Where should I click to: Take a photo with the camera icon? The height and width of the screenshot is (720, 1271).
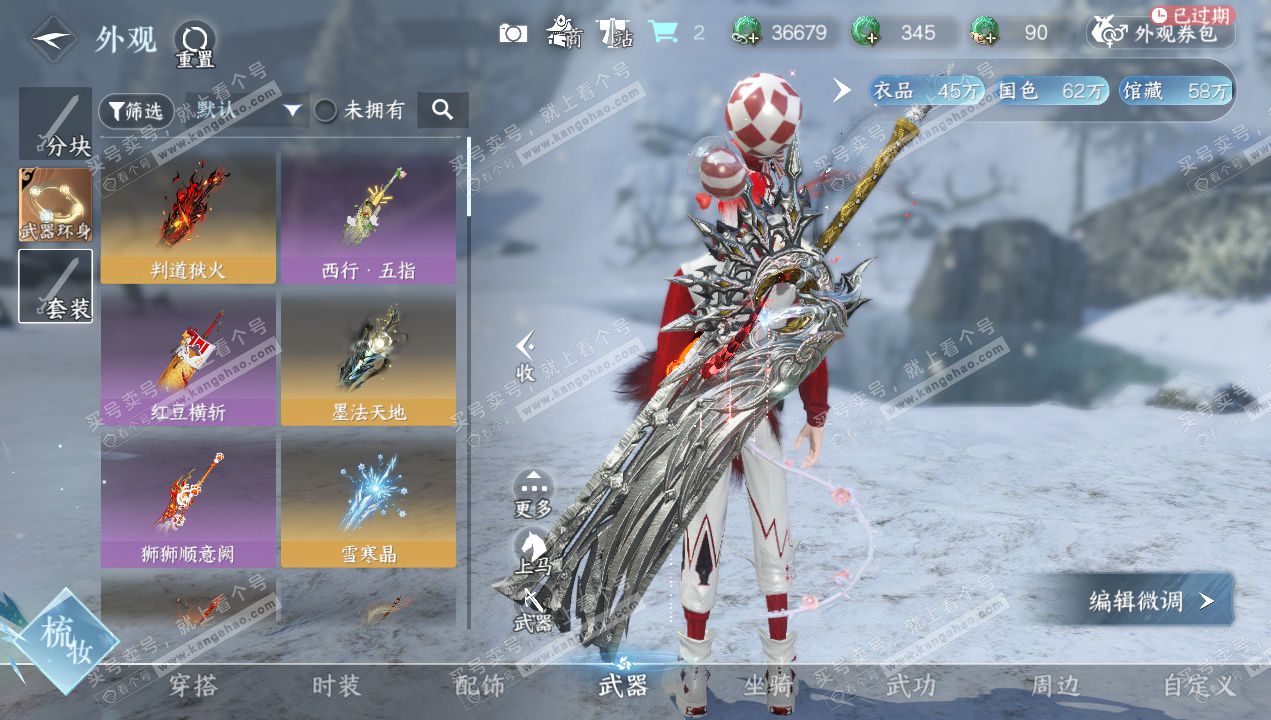(513, 33)
